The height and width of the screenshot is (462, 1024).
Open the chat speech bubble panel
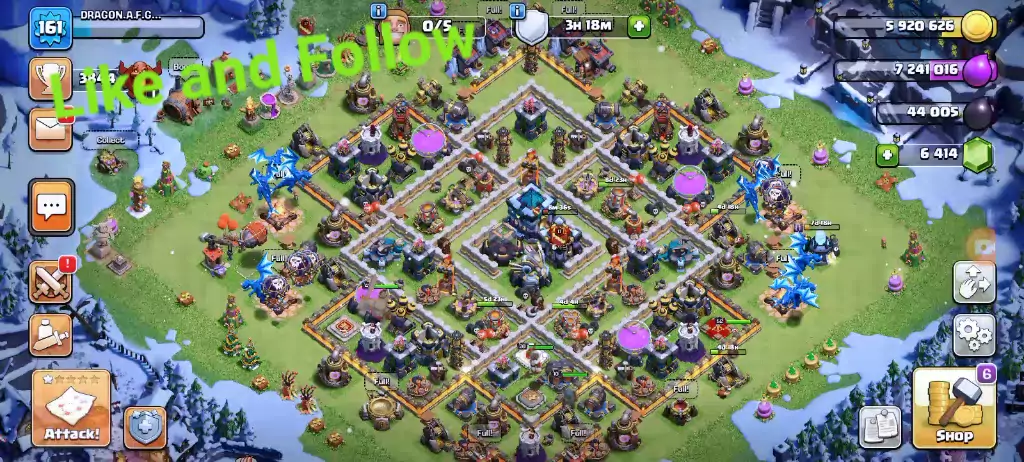point(51,207)
